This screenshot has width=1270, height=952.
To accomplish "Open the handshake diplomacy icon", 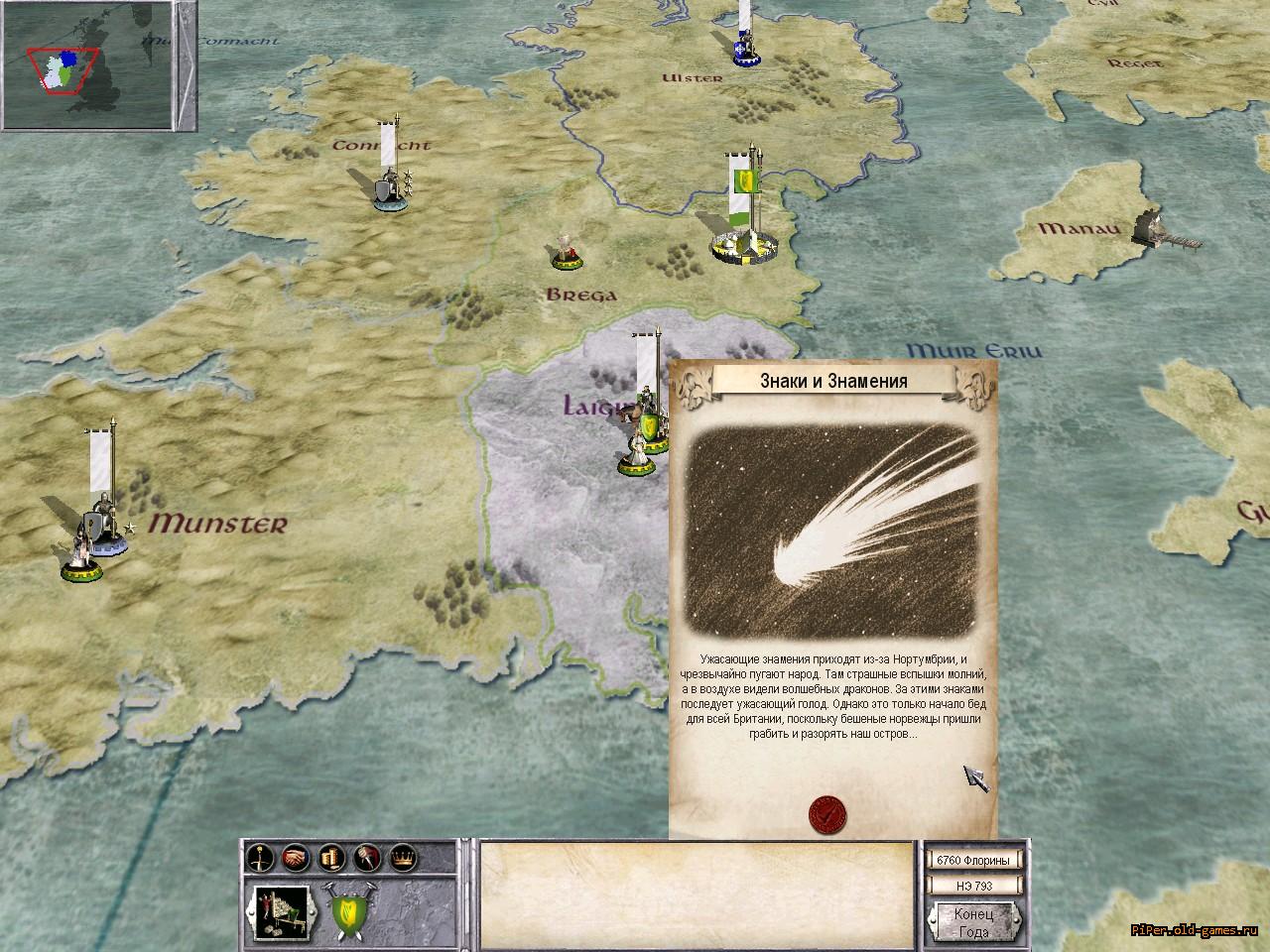I will (296, 856).
